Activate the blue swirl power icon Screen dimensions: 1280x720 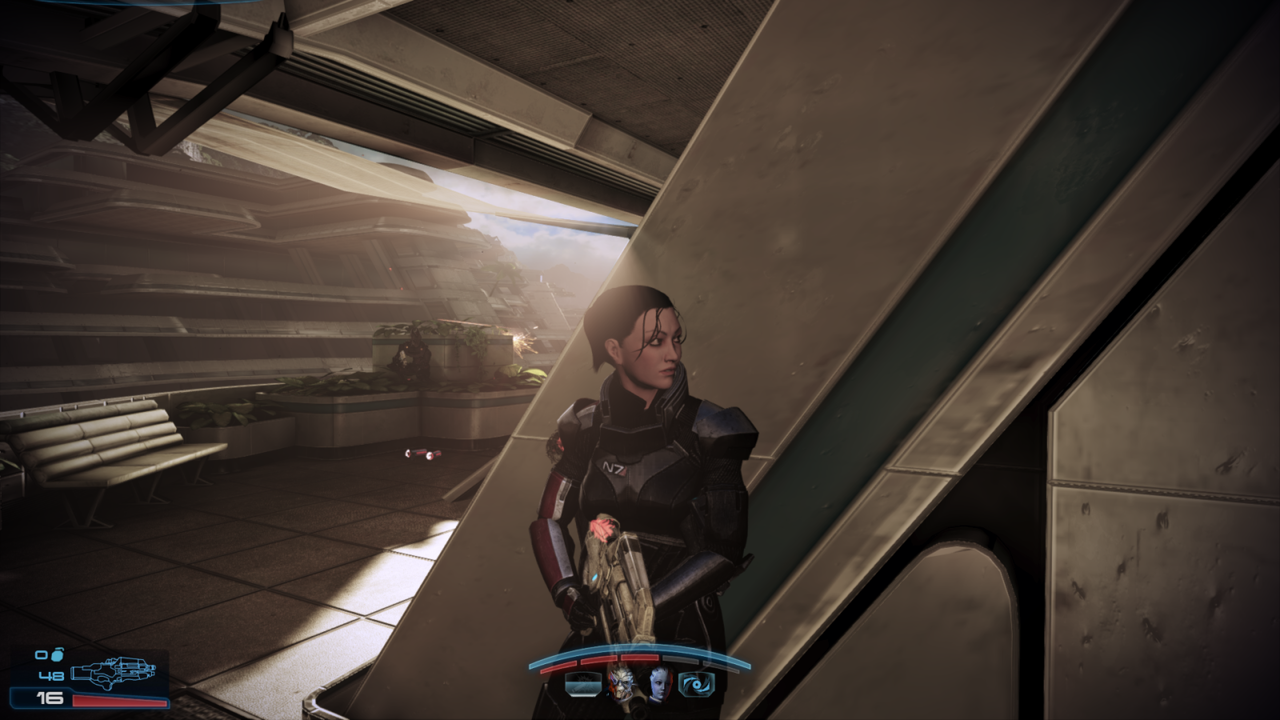point(697,684)
